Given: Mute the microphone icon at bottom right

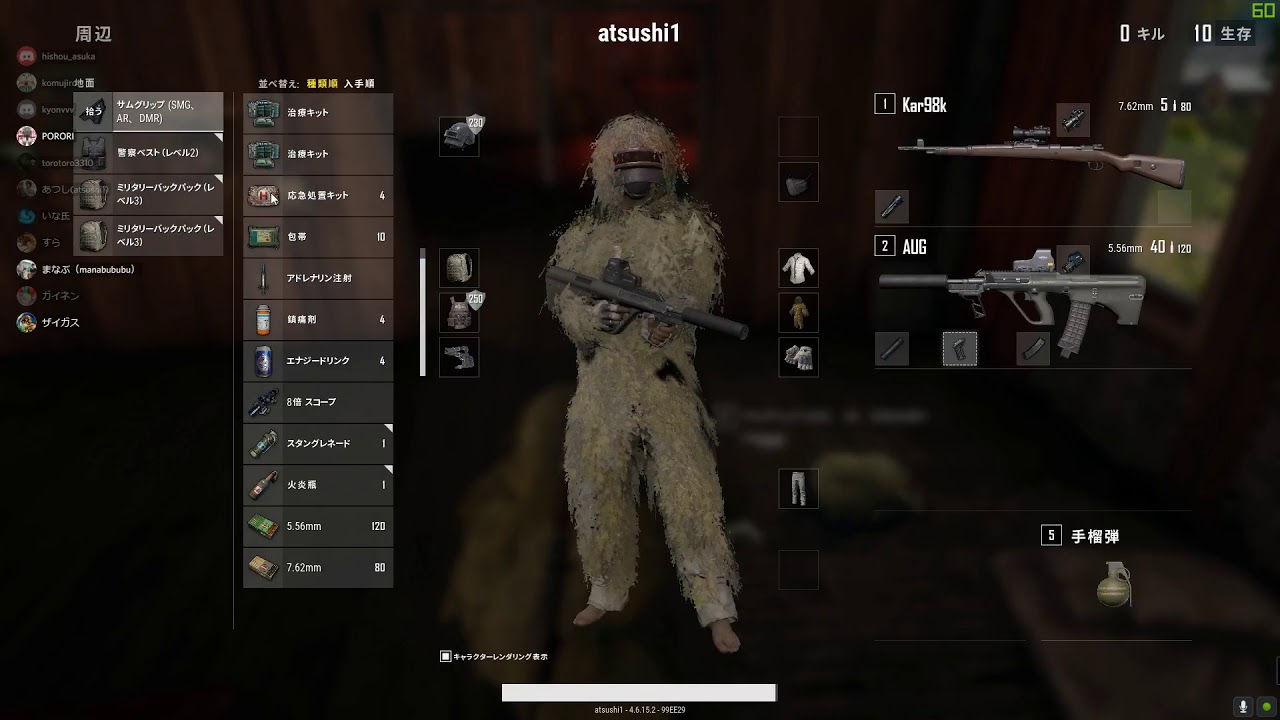Looking at the screenshot, I should (x=1245, y=706).
